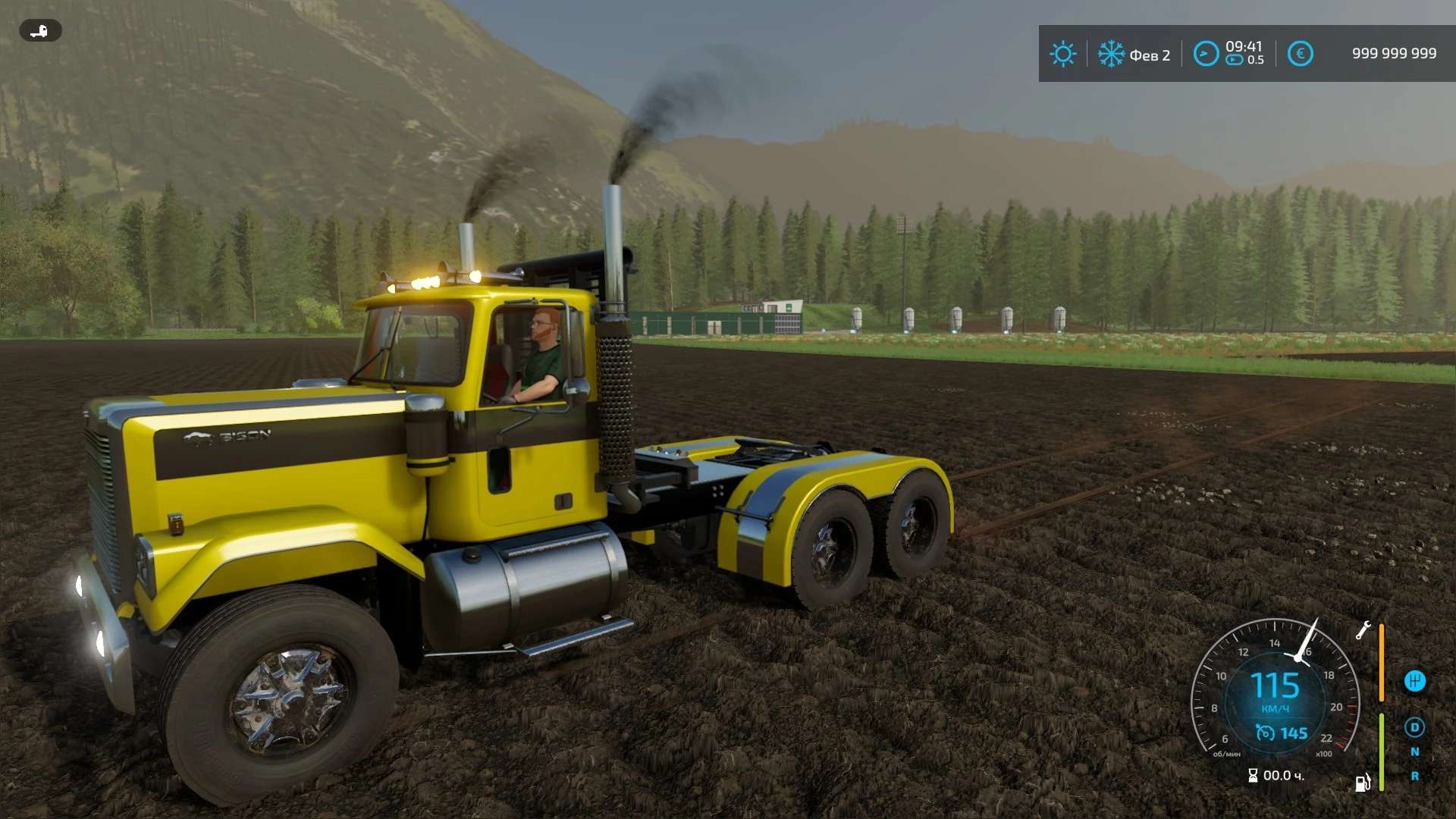Select the D drive gear

[1414, 727]
